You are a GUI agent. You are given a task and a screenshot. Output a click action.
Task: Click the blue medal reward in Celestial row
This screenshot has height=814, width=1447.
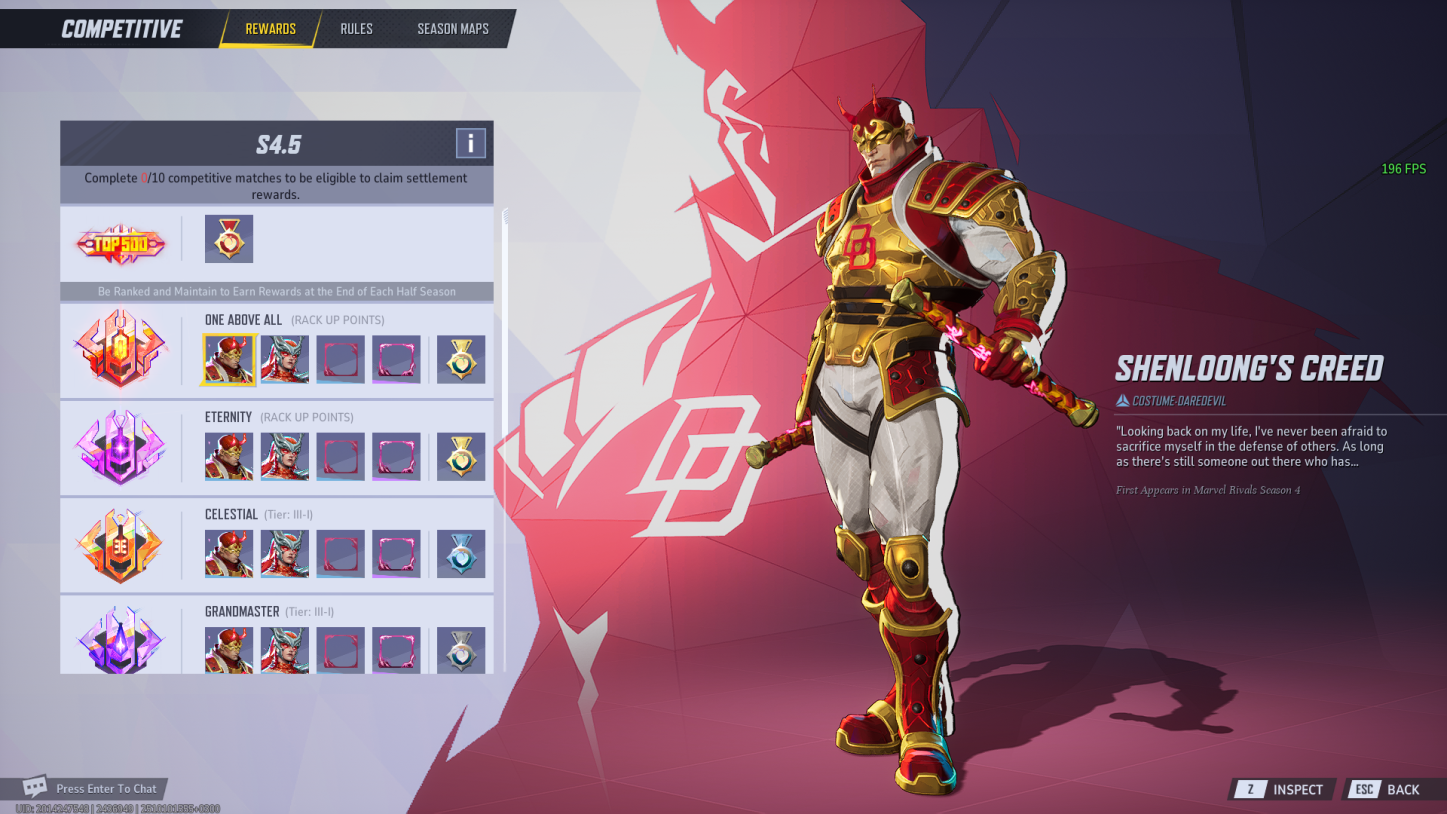click(x=461, y=553)
